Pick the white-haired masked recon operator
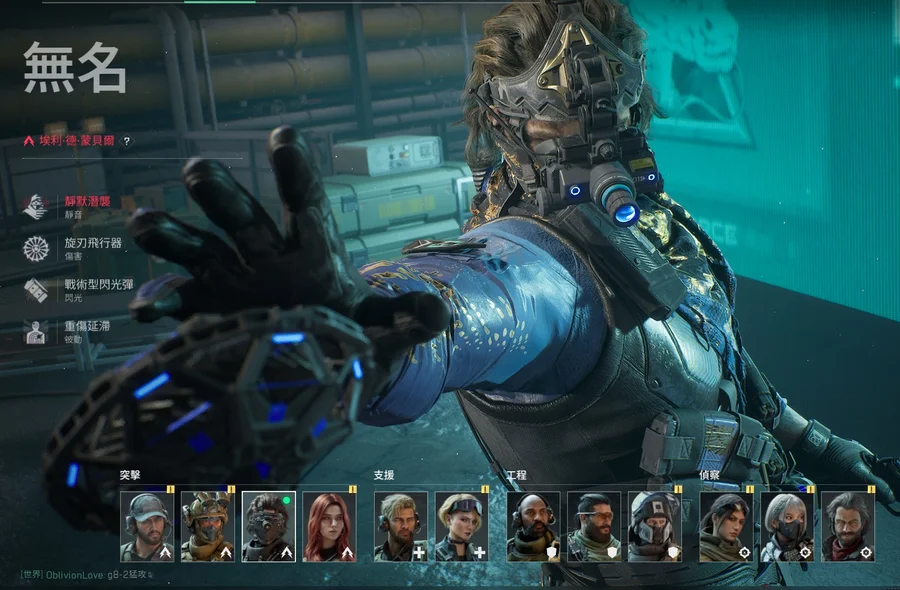900x590 pixels. tap(787, 526)
